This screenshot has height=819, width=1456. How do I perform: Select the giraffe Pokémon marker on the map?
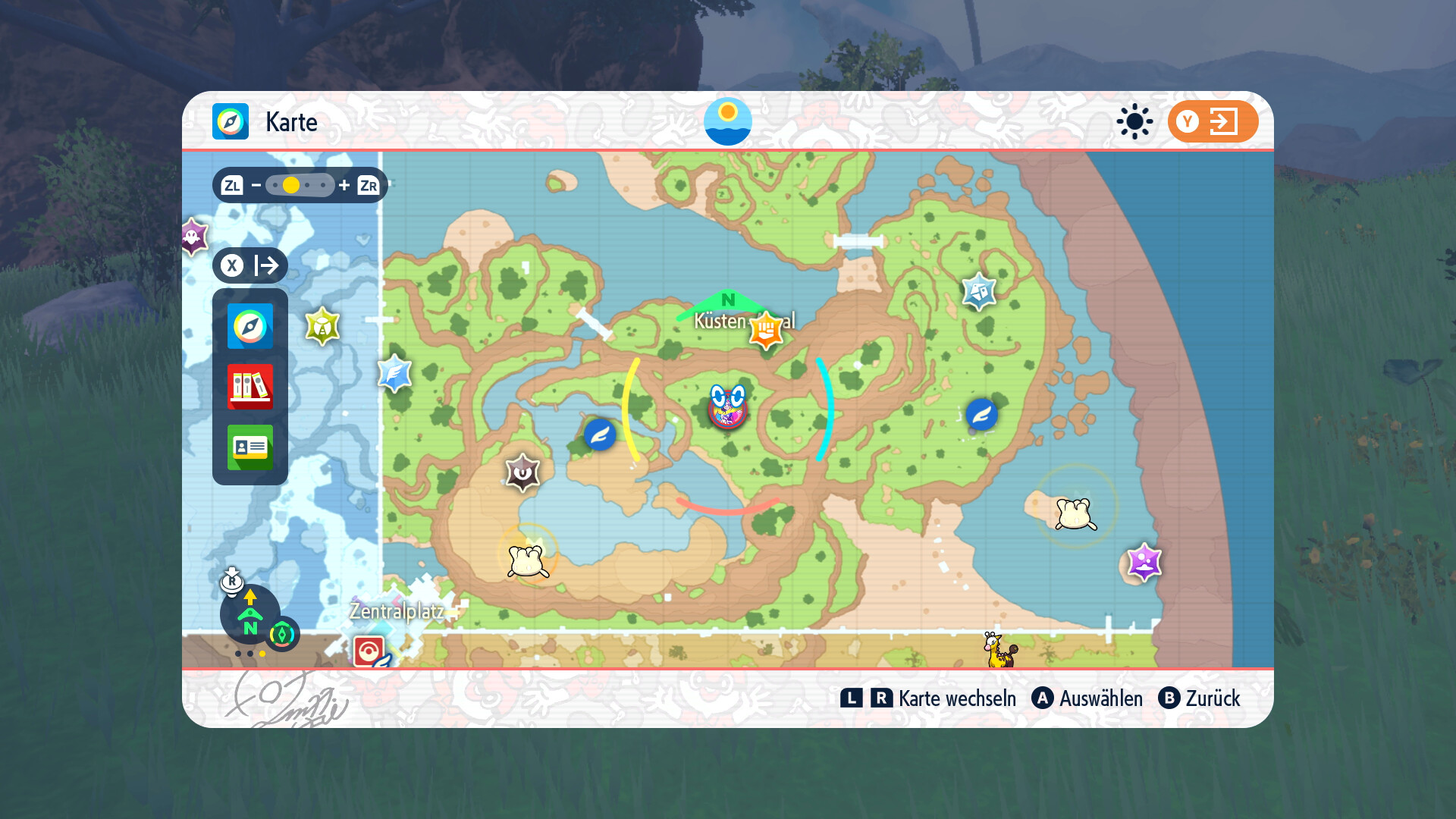point(998,650)
